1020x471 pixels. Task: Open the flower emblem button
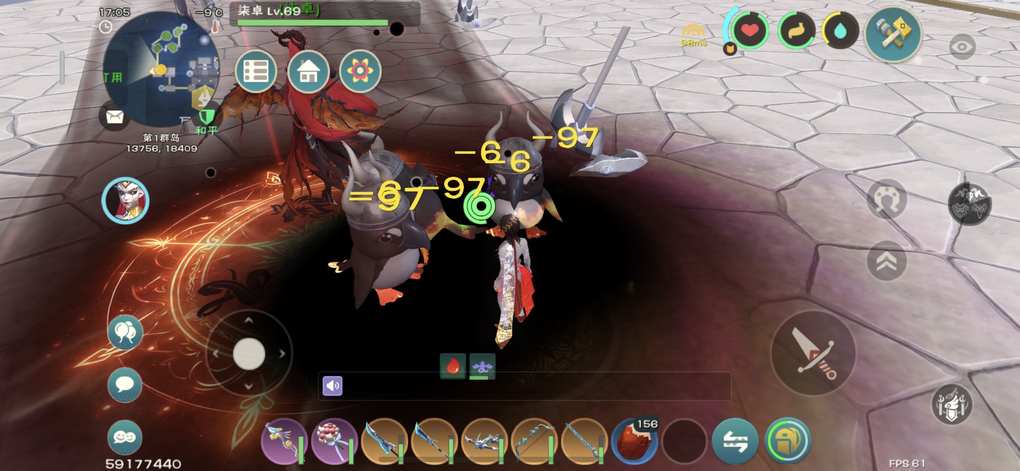[360, 71]
